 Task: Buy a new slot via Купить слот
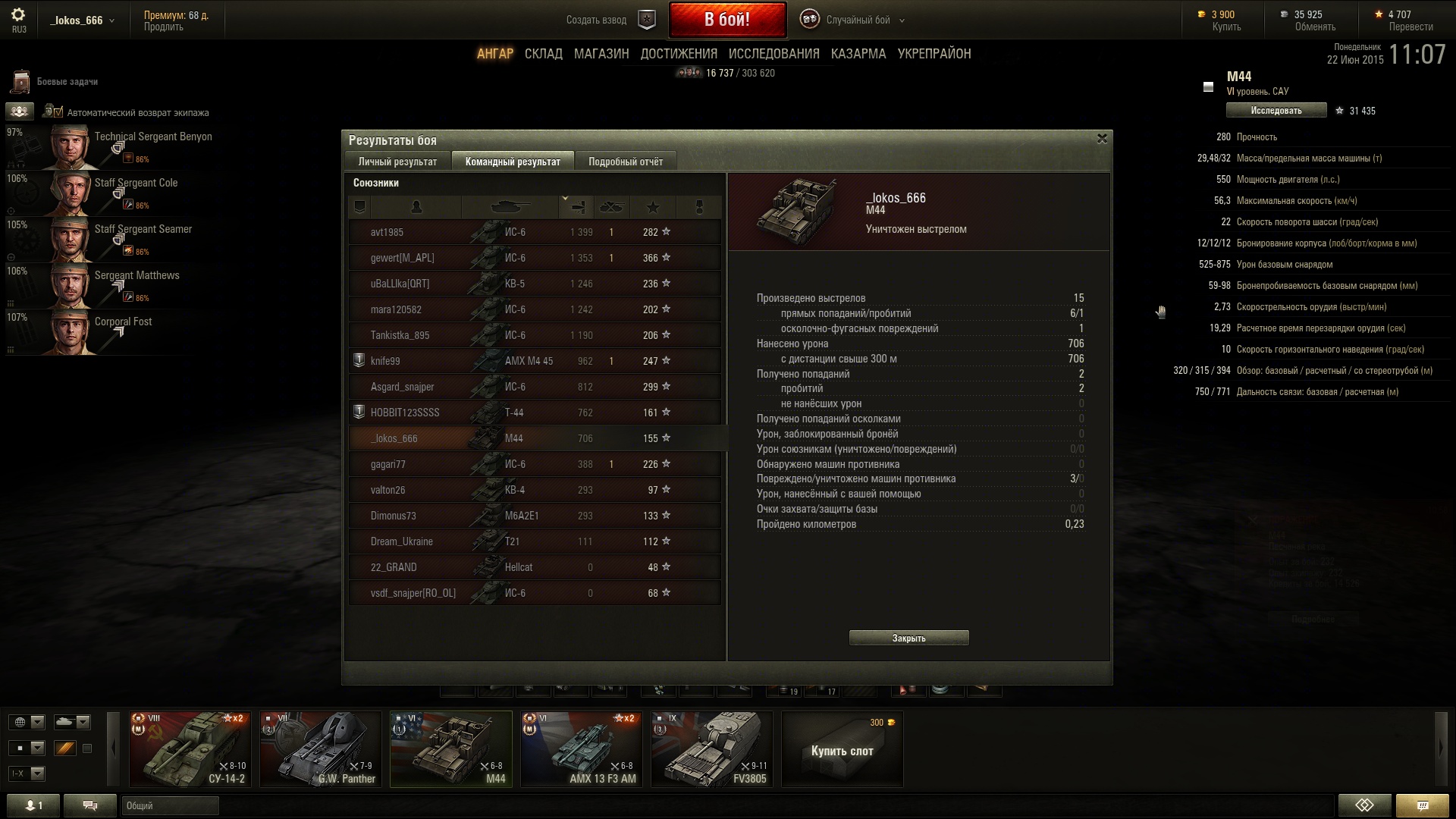pos(842,750)
